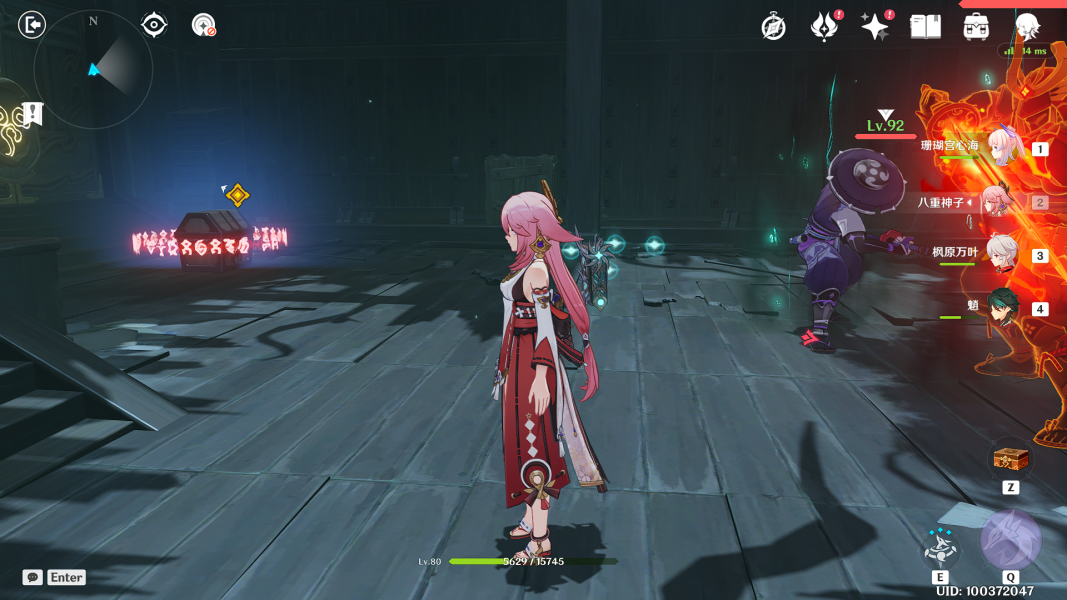Open the Adventurer Handbook book icon
Image resolution: width=1067 pixels, height=600 pixels.
[x=926, y=27]
